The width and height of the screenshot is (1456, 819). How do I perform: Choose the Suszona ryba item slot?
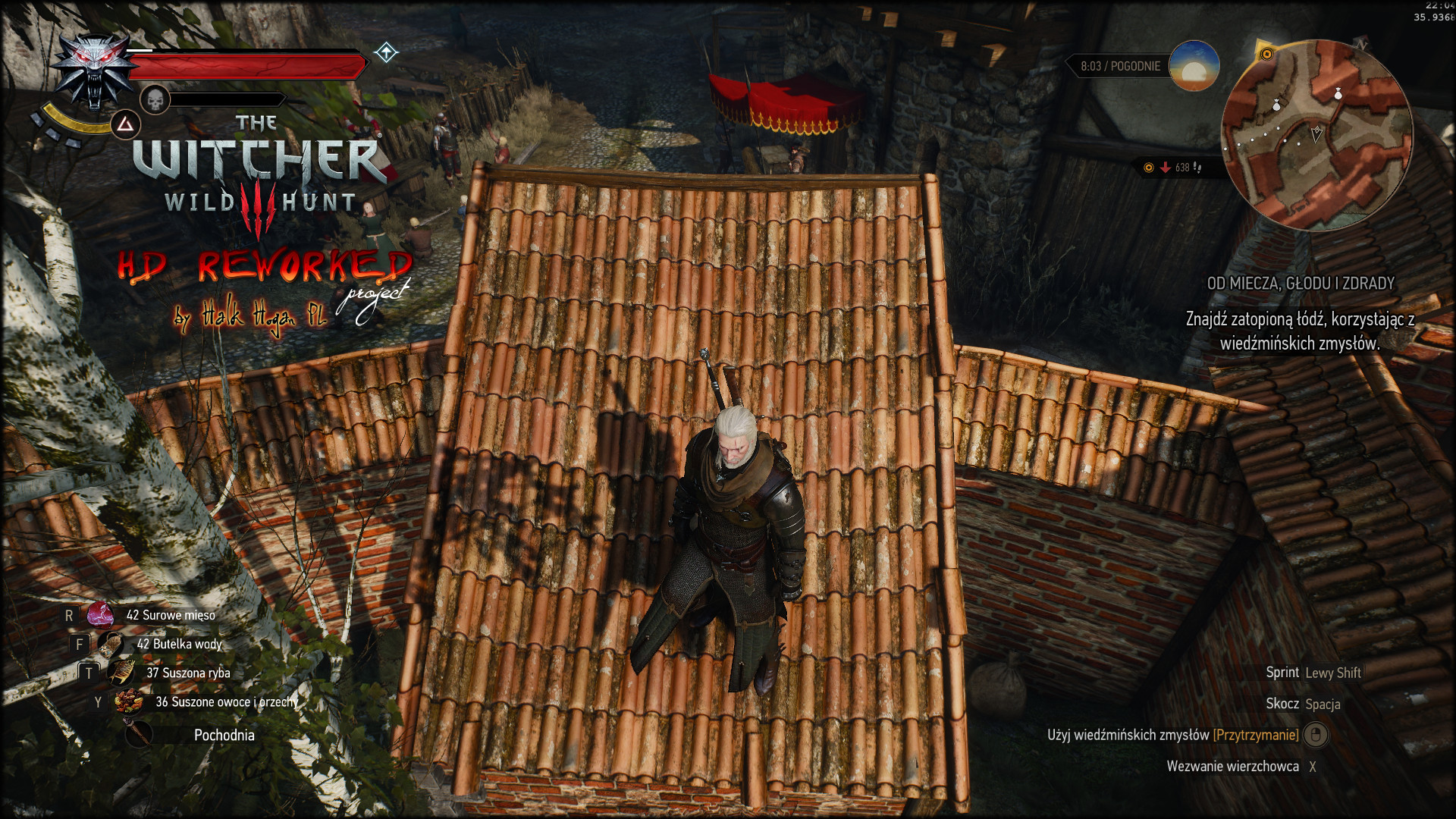tap(121, 673)
